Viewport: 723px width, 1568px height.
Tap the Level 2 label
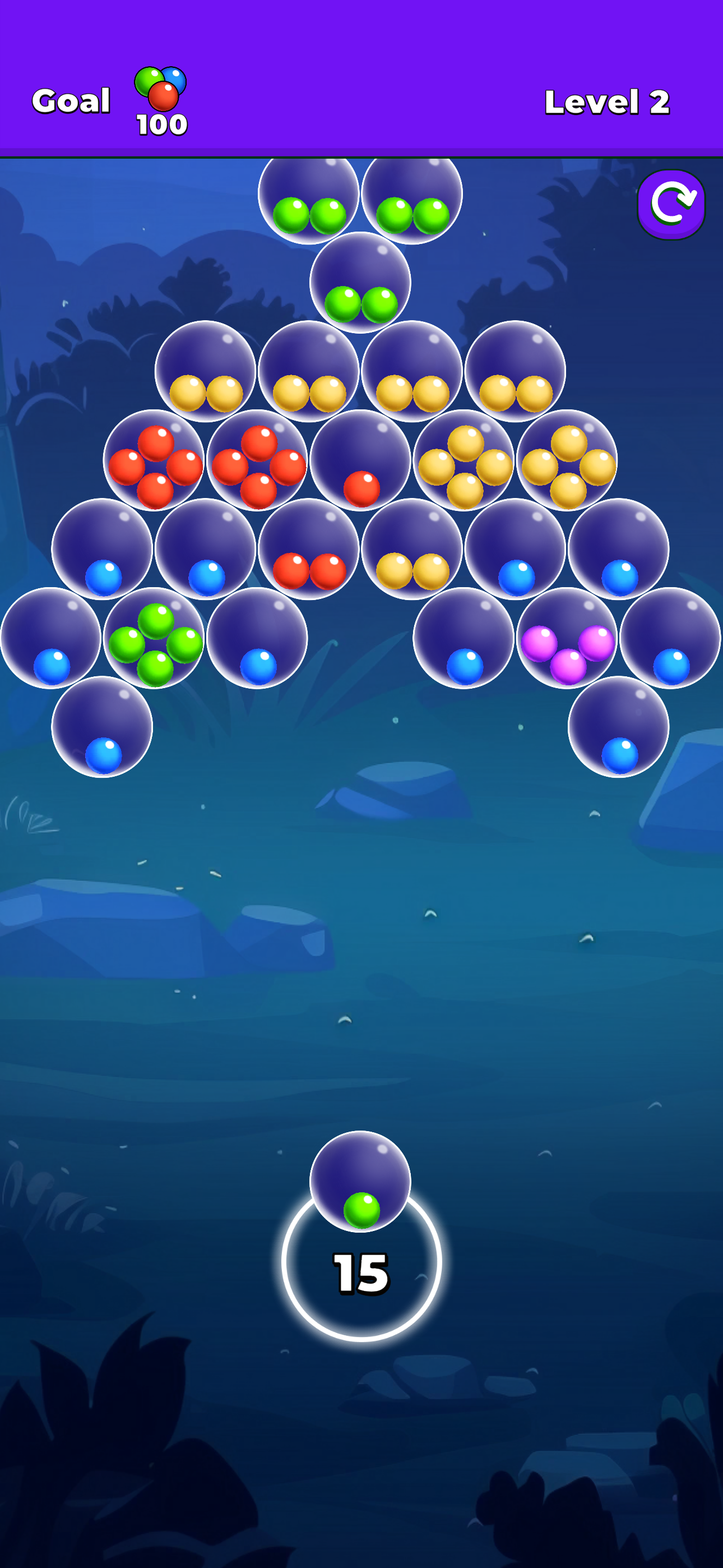tap(608, 102)
